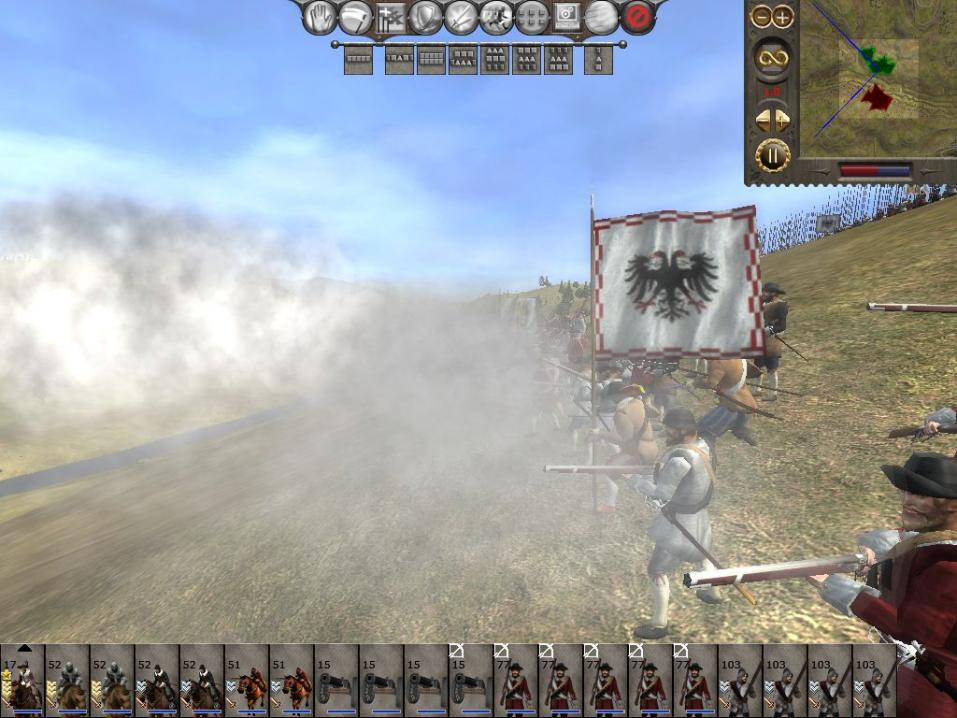Toggle the camera mode icon
Viewport: 957px width, 718px height.
(566, 17)
